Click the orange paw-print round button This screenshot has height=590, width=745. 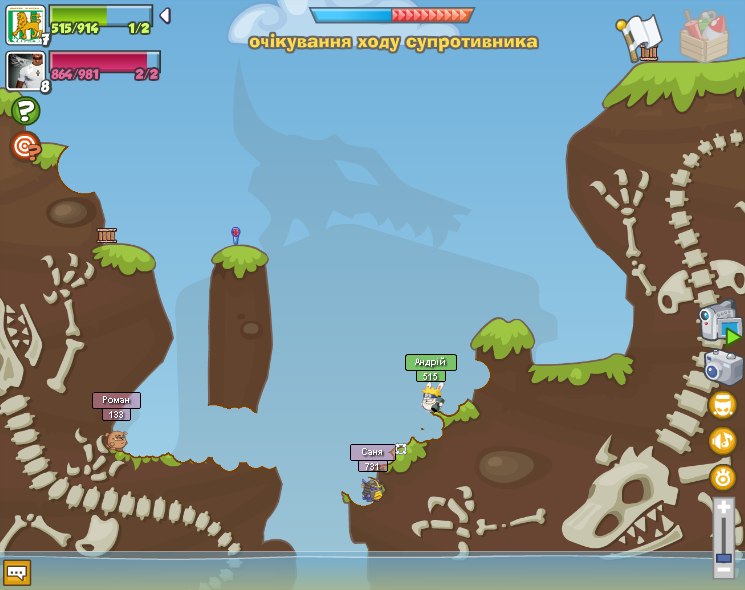point(722,477)
